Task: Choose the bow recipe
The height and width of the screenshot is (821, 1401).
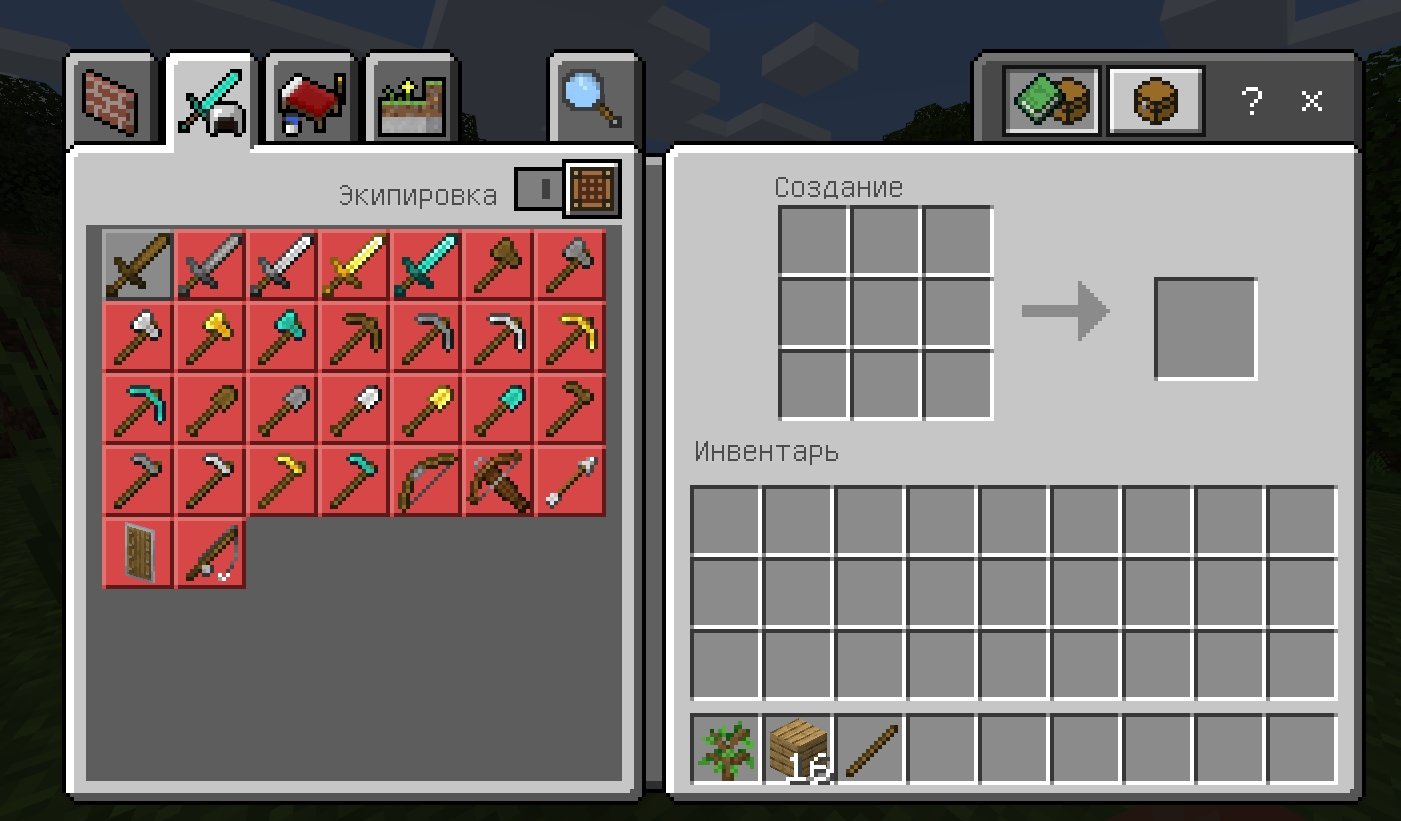Action: point(427,482)
